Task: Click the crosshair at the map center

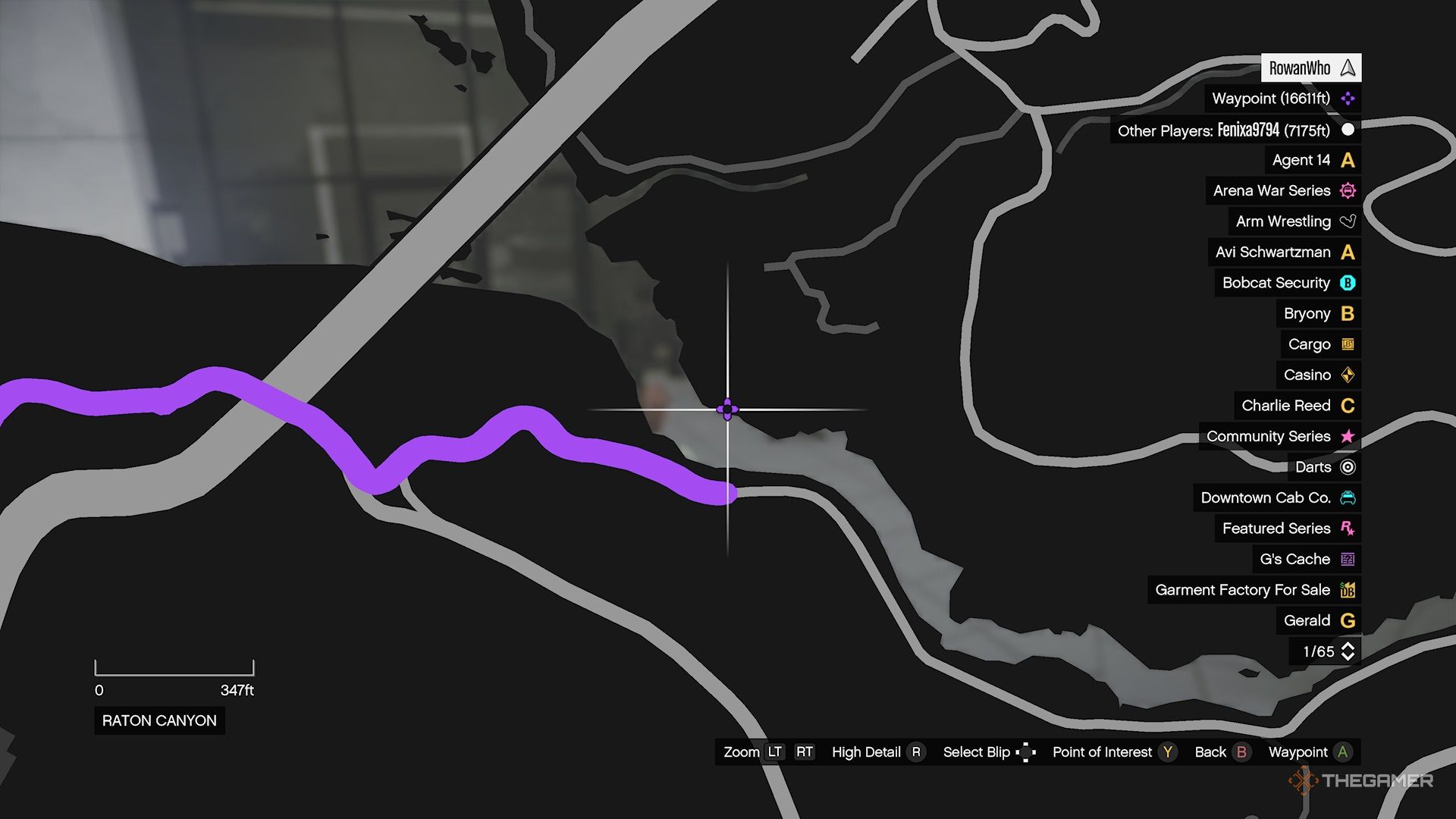Action: [x=727, y=409]
